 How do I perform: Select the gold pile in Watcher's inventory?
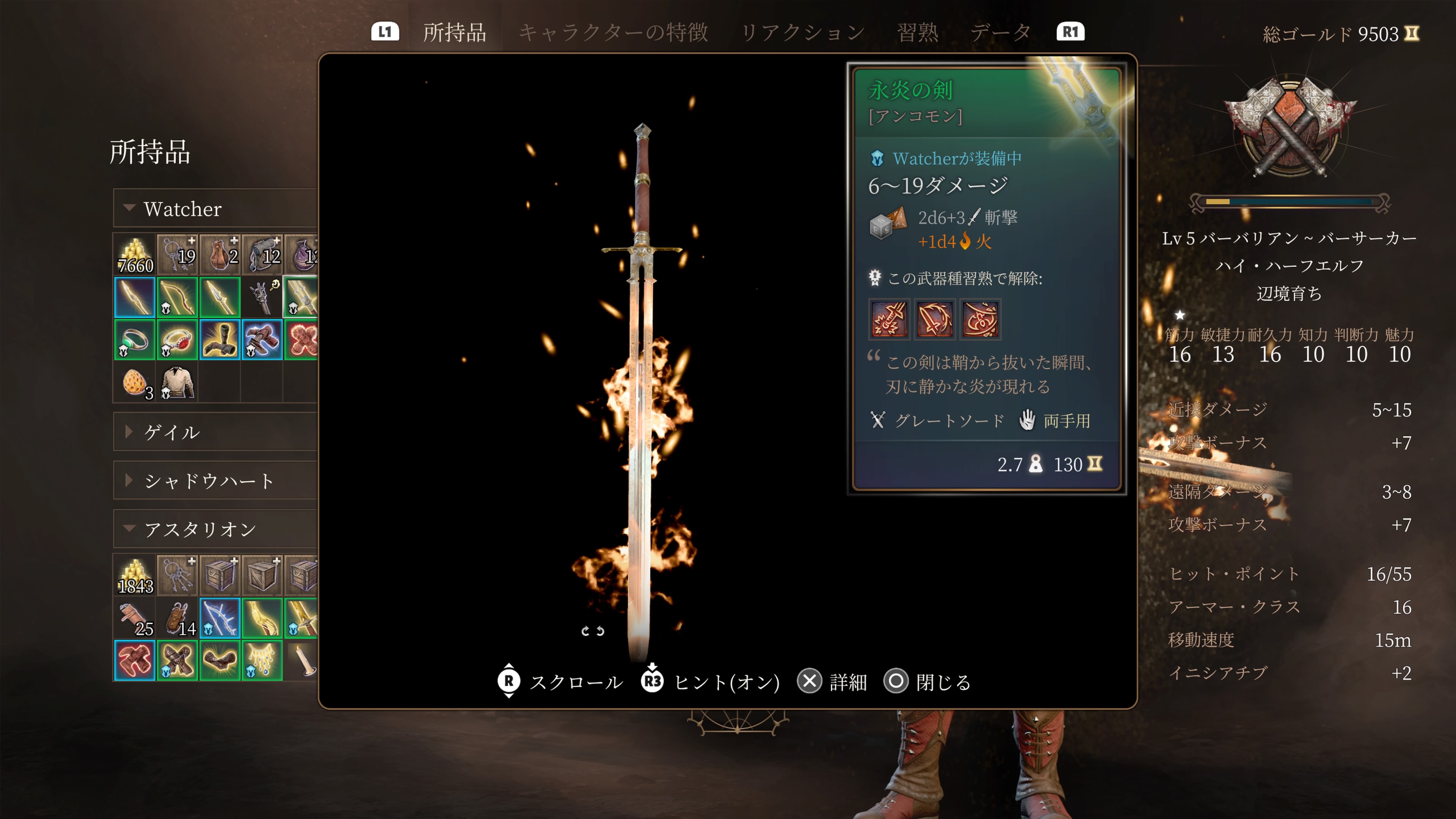coord(134,254)
